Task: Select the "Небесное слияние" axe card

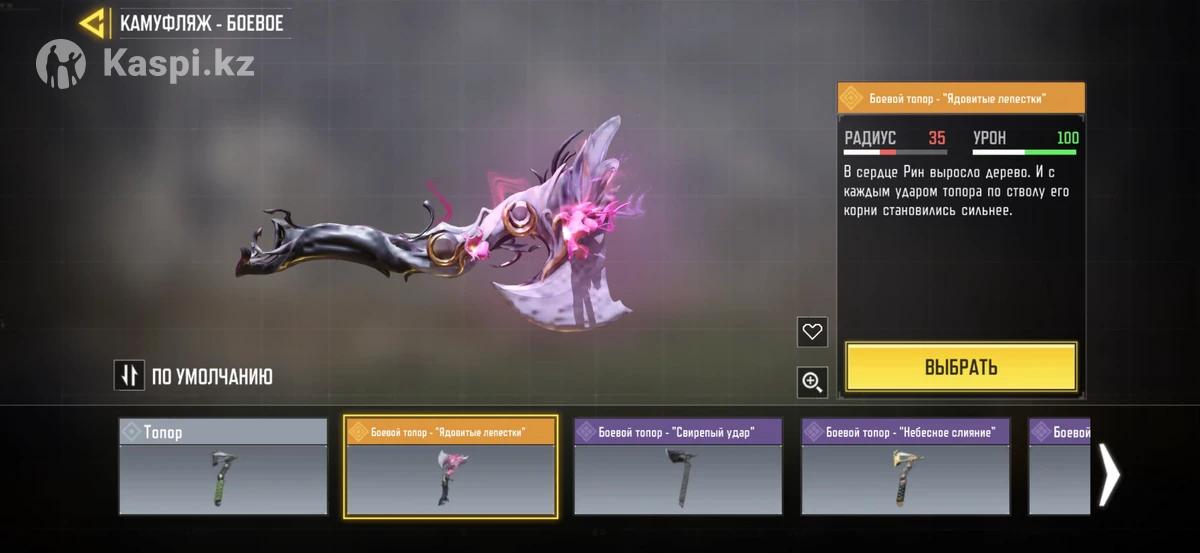Action: pyautogui.click(x=905, y=467)
